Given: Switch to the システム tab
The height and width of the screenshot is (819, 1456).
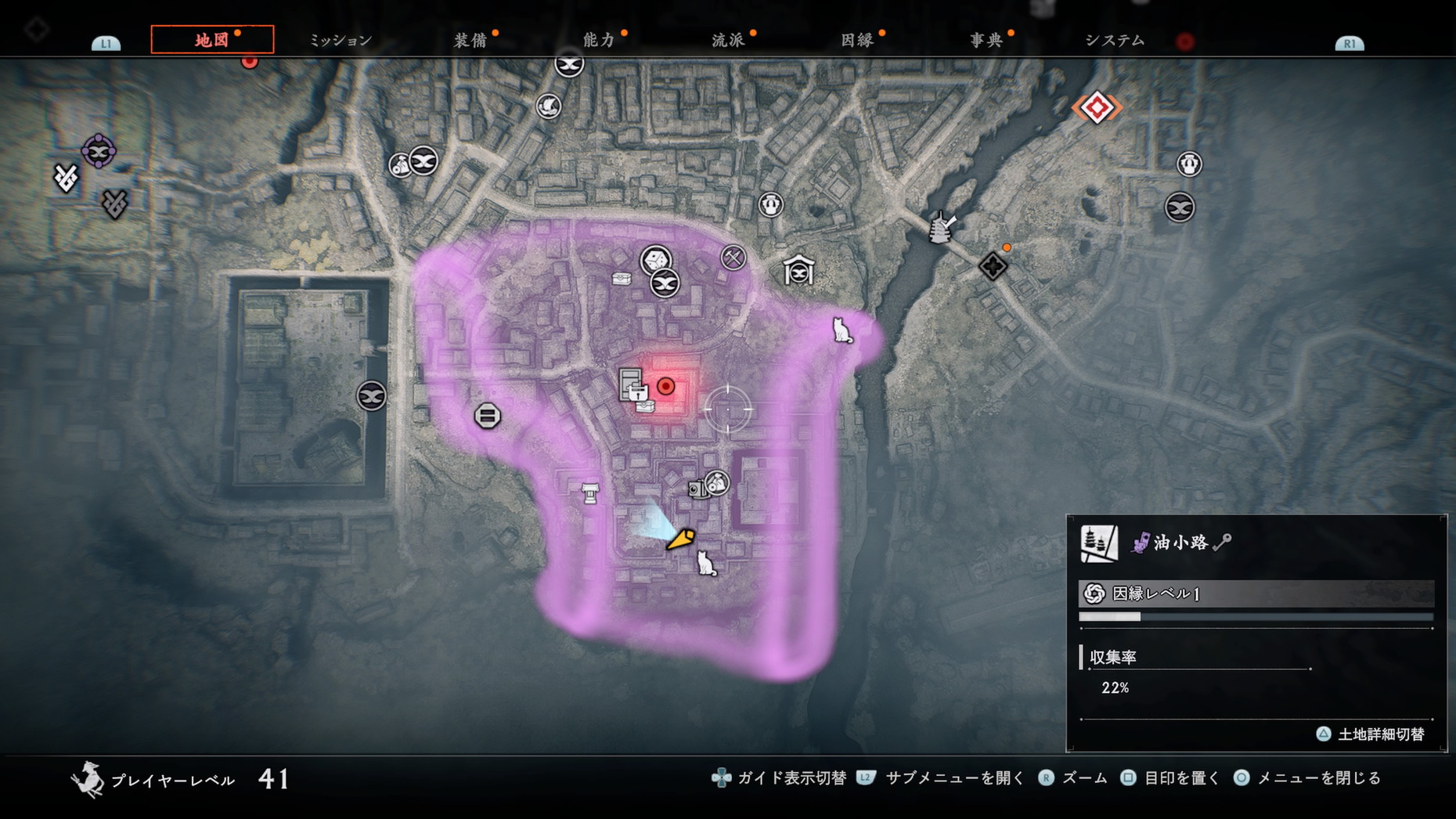Looking at the screenshot, I should 1115,40.
